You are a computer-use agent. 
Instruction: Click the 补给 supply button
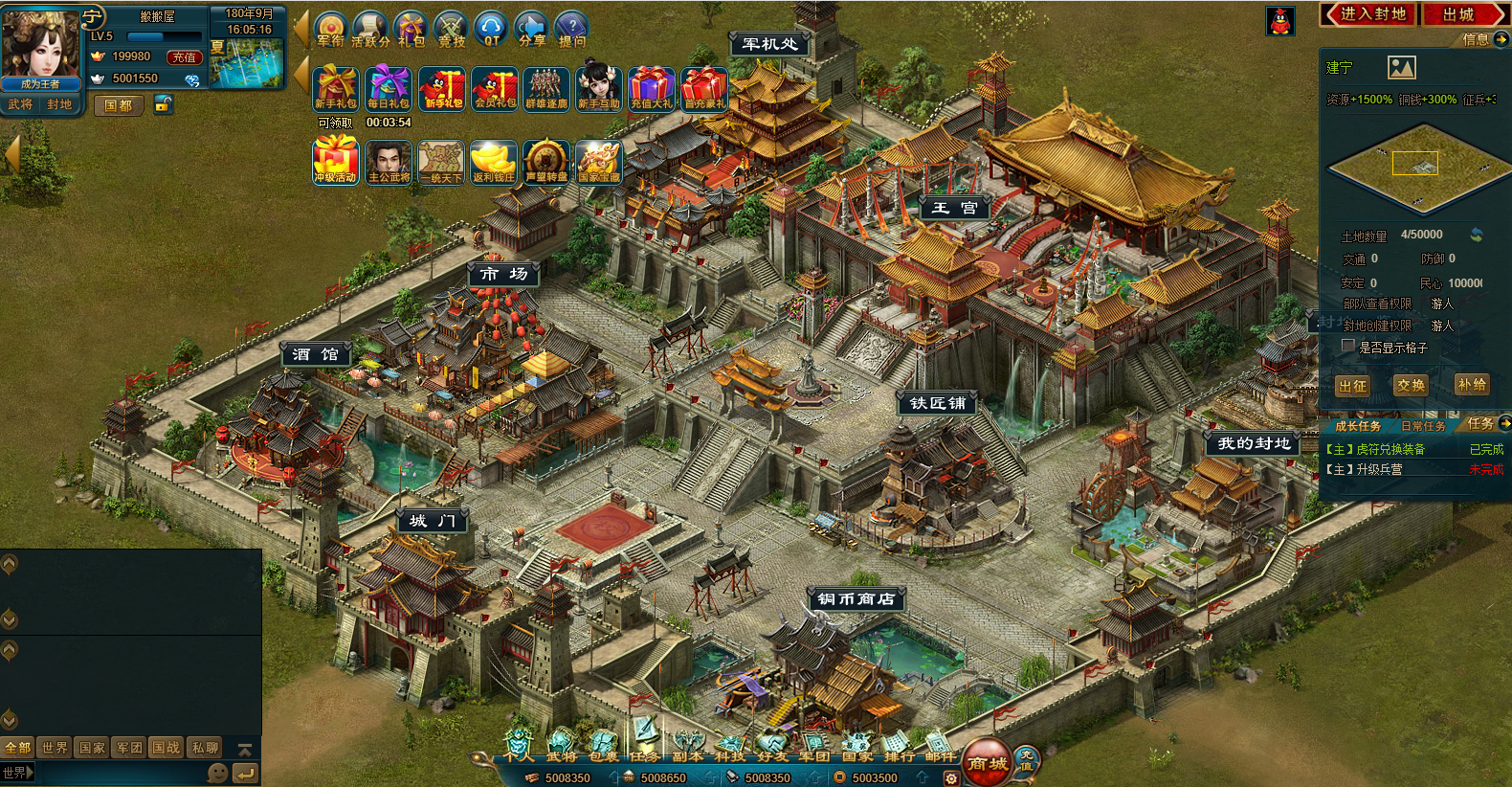(x=1471, y=384)
